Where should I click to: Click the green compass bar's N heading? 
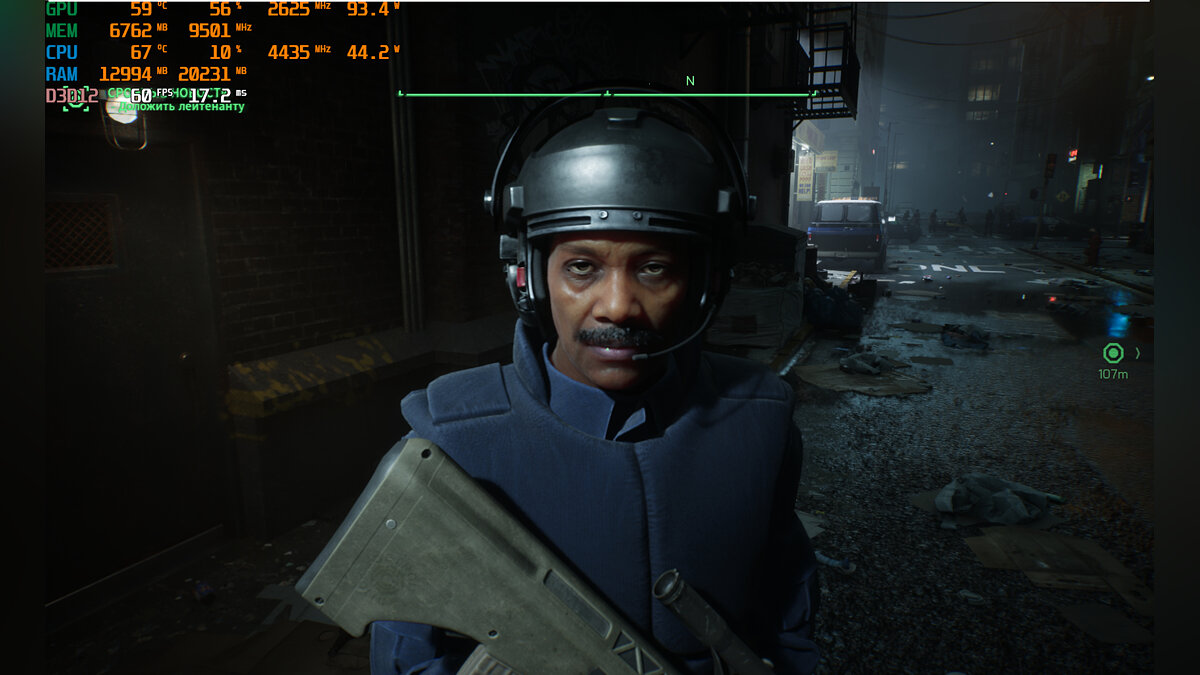pos(689,81)
